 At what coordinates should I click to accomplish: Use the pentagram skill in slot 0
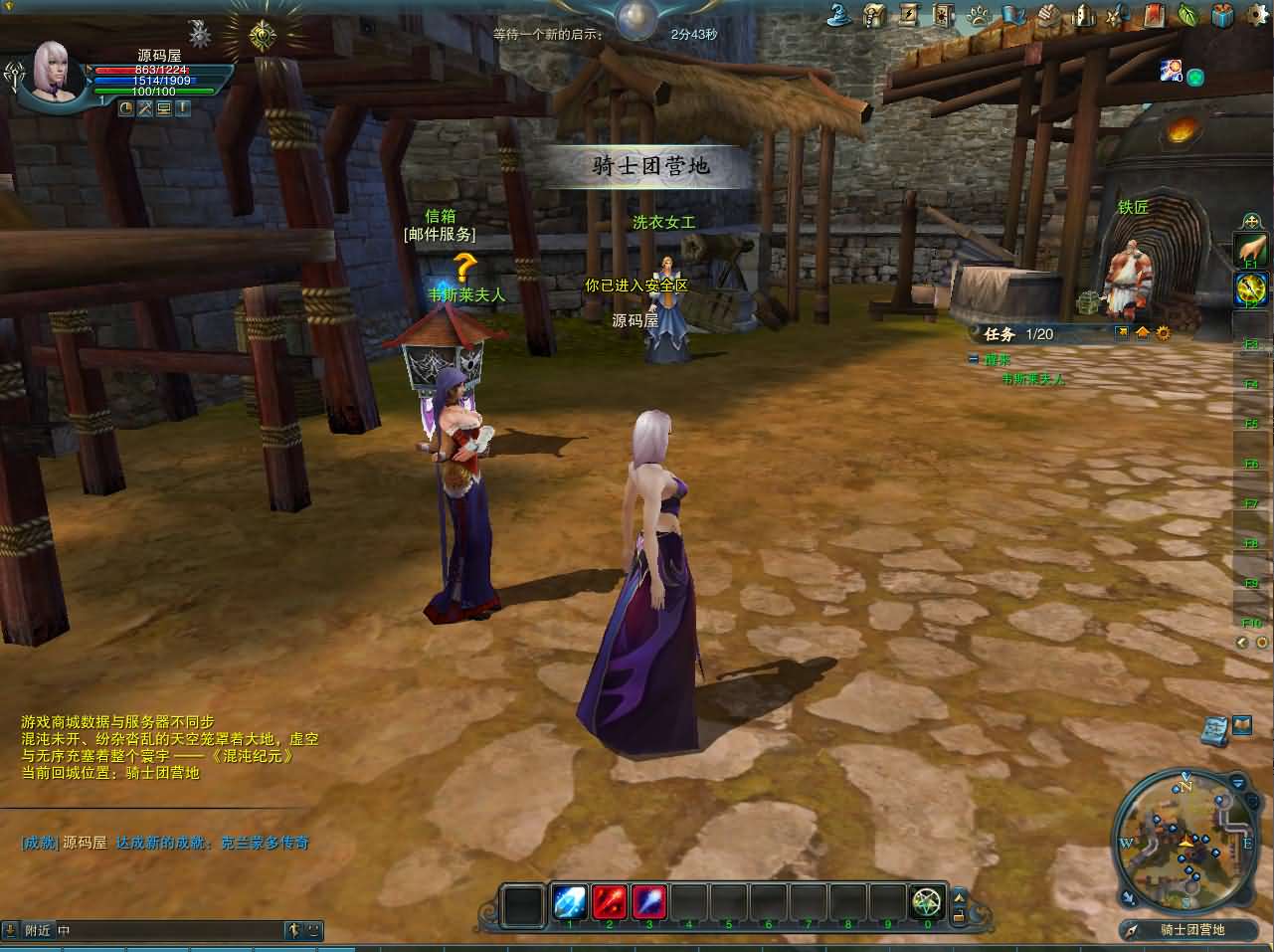point(927,902)
